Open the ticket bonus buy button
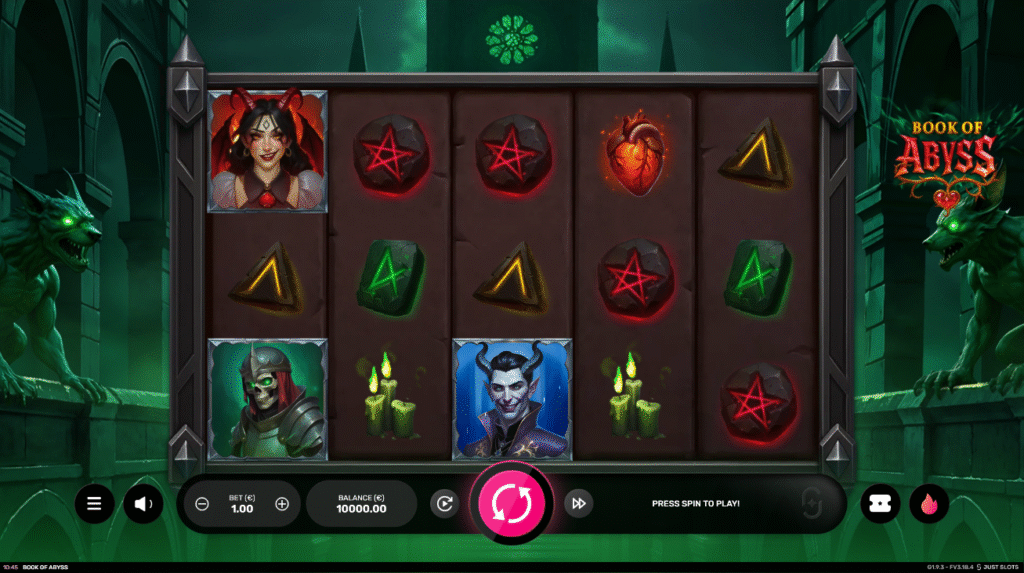 tap(880, 503)
